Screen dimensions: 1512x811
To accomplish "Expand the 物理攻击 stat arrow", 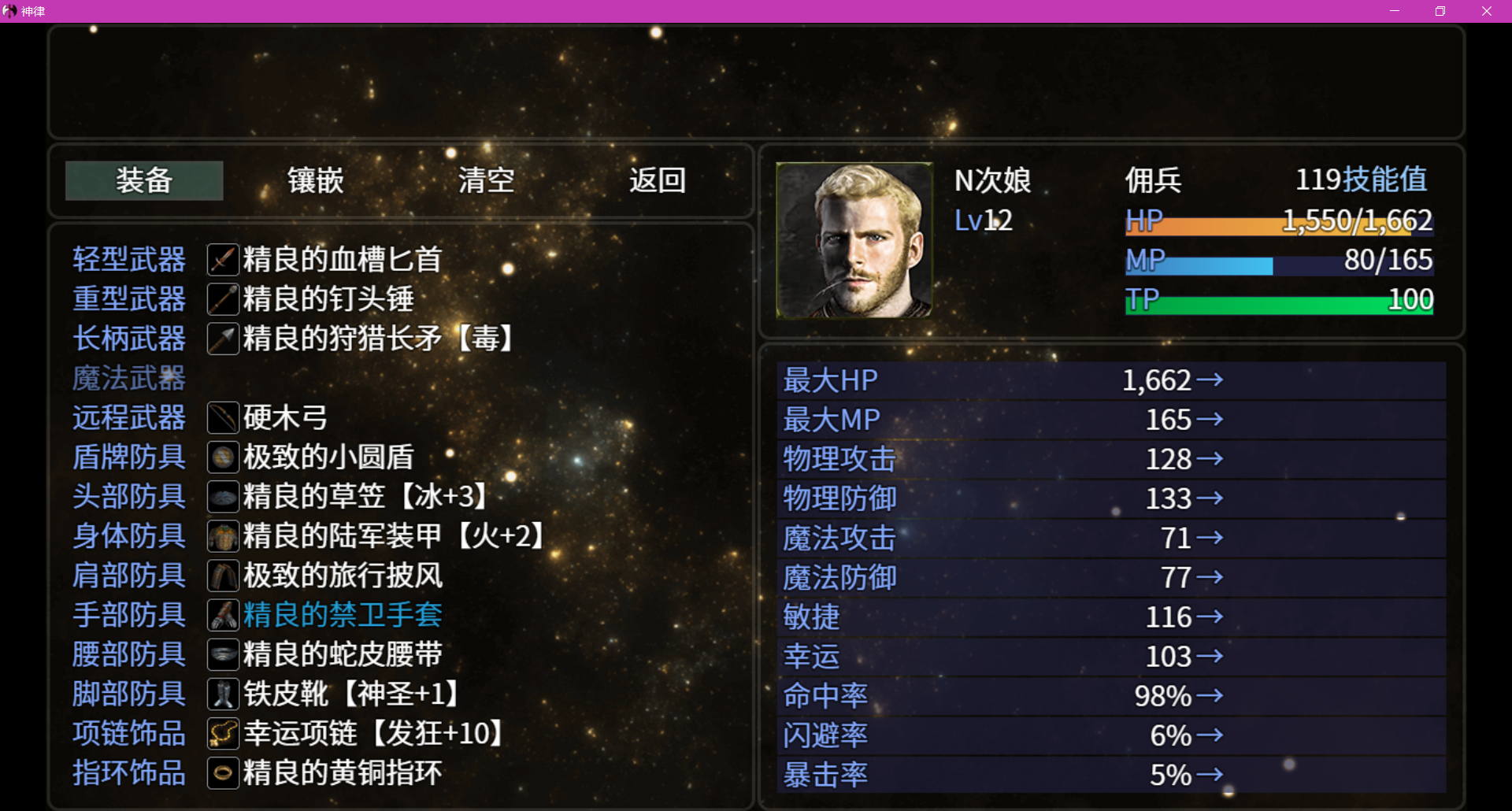I will coord(1213,459).
